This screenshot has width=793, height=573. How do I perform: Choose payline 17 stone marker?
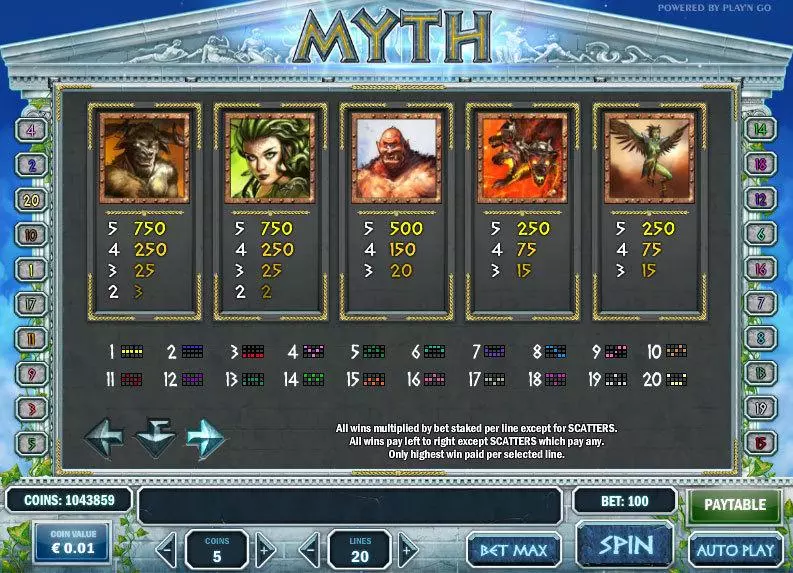tap(31, 303)
